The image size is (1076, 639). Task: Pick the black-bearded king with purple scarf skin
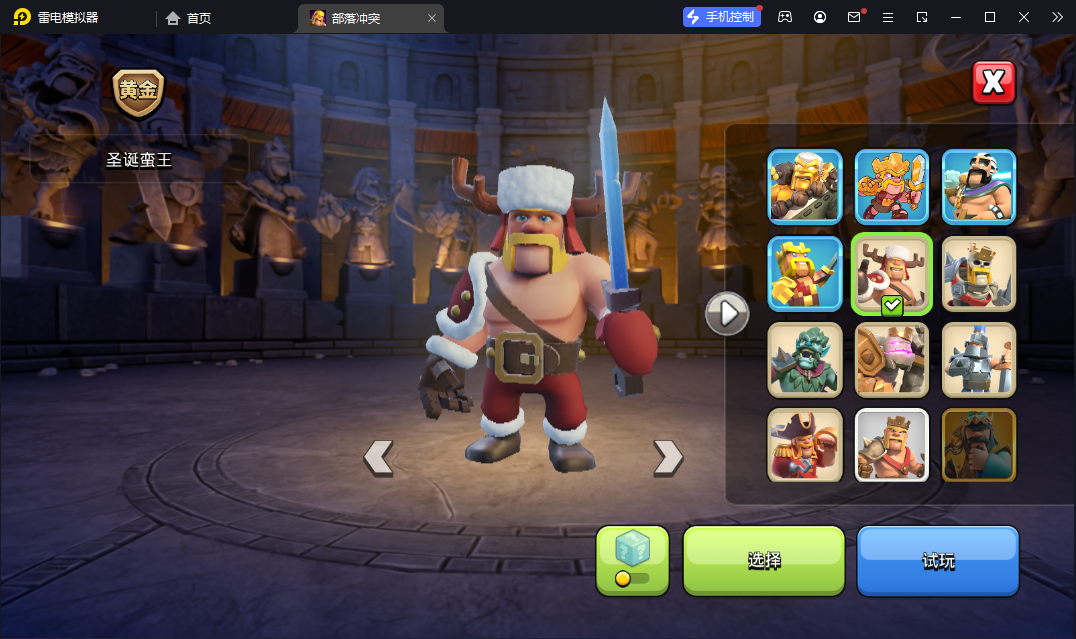tap(979, 187)
